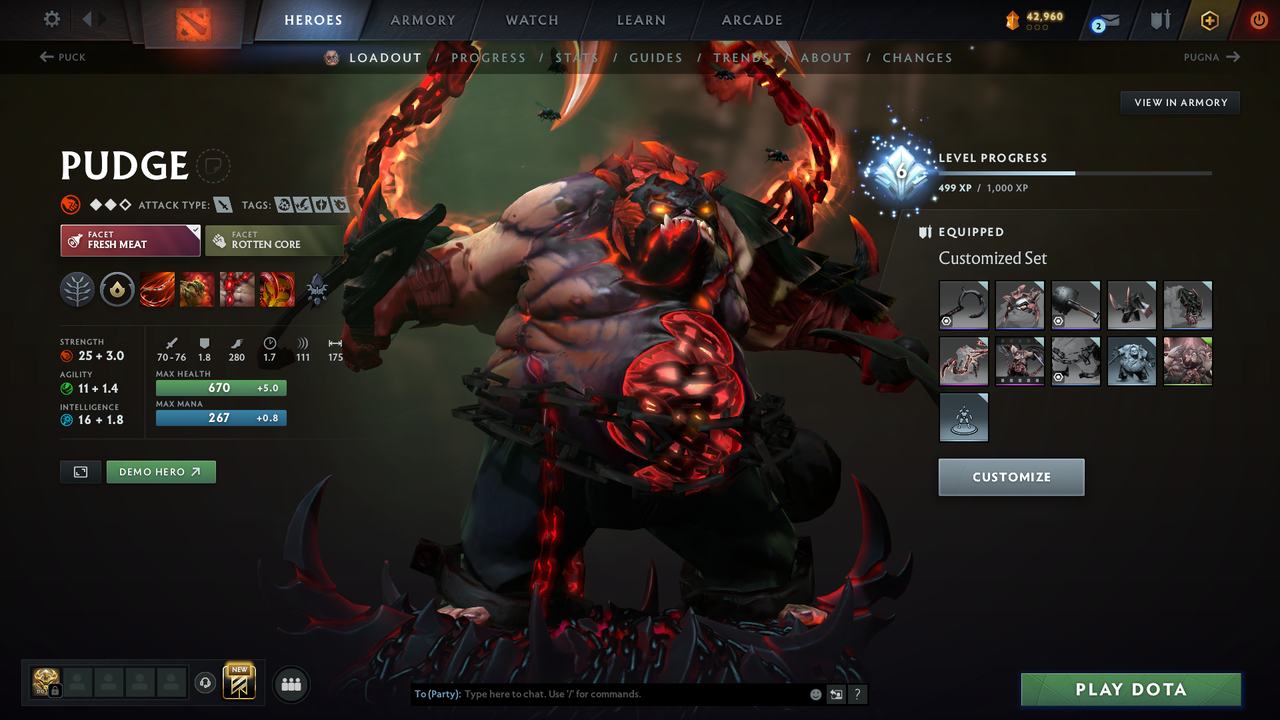1280x720 pixels.
Task: Switch to the WATCH tab
Action: click(531, 19)
